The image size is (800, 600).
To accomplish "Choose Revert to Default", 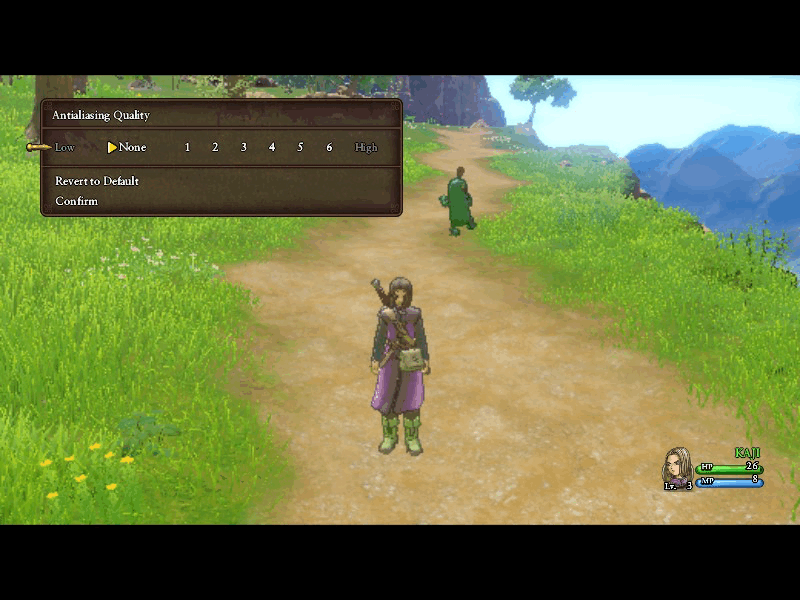I will [x=97, y=181].
